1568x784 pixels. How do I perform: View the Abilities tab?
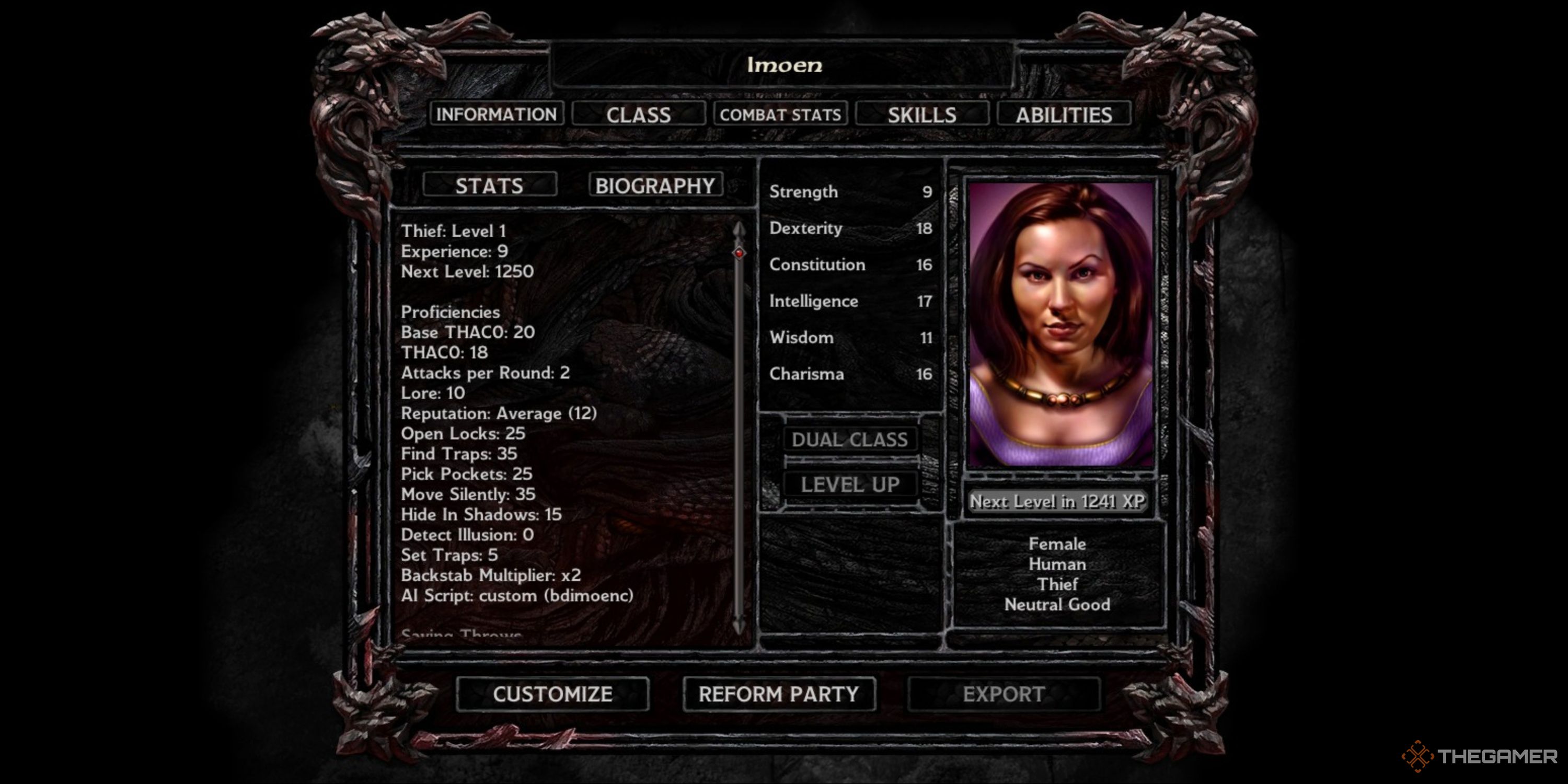click(1064, 114)
